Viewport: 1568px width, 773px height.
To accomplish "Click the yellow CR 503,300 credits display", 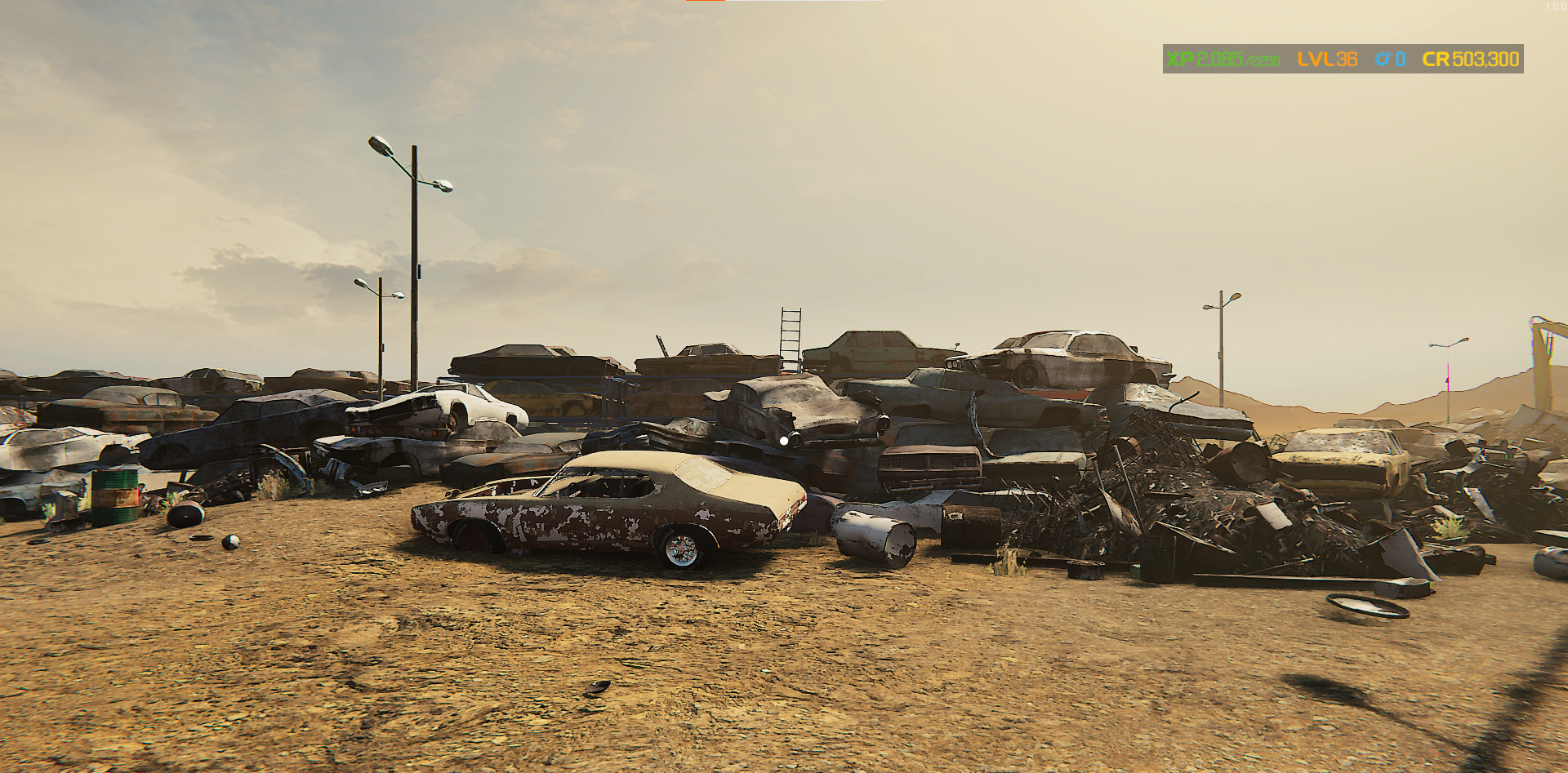I will coord(1470,59).
